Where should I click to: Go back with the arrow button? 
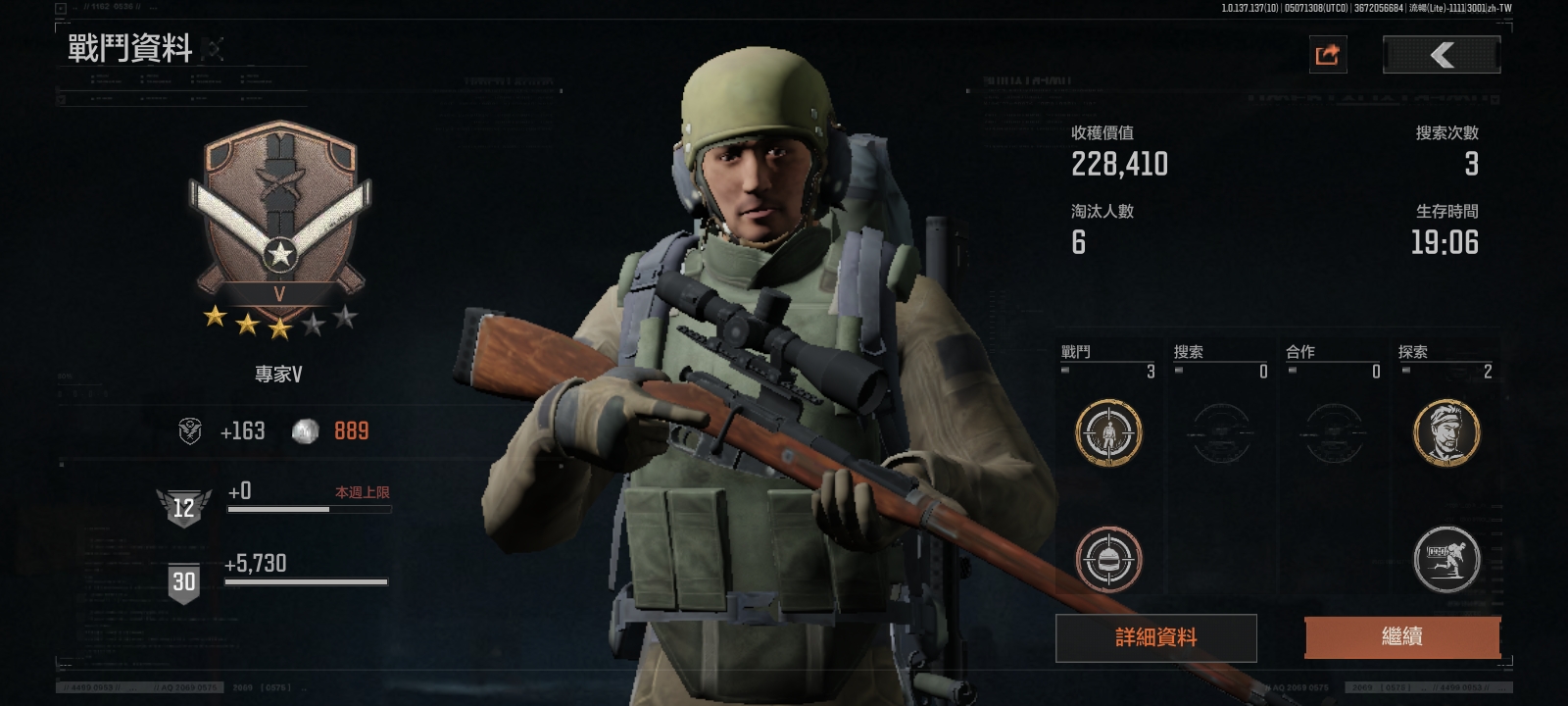(1441, 55)
